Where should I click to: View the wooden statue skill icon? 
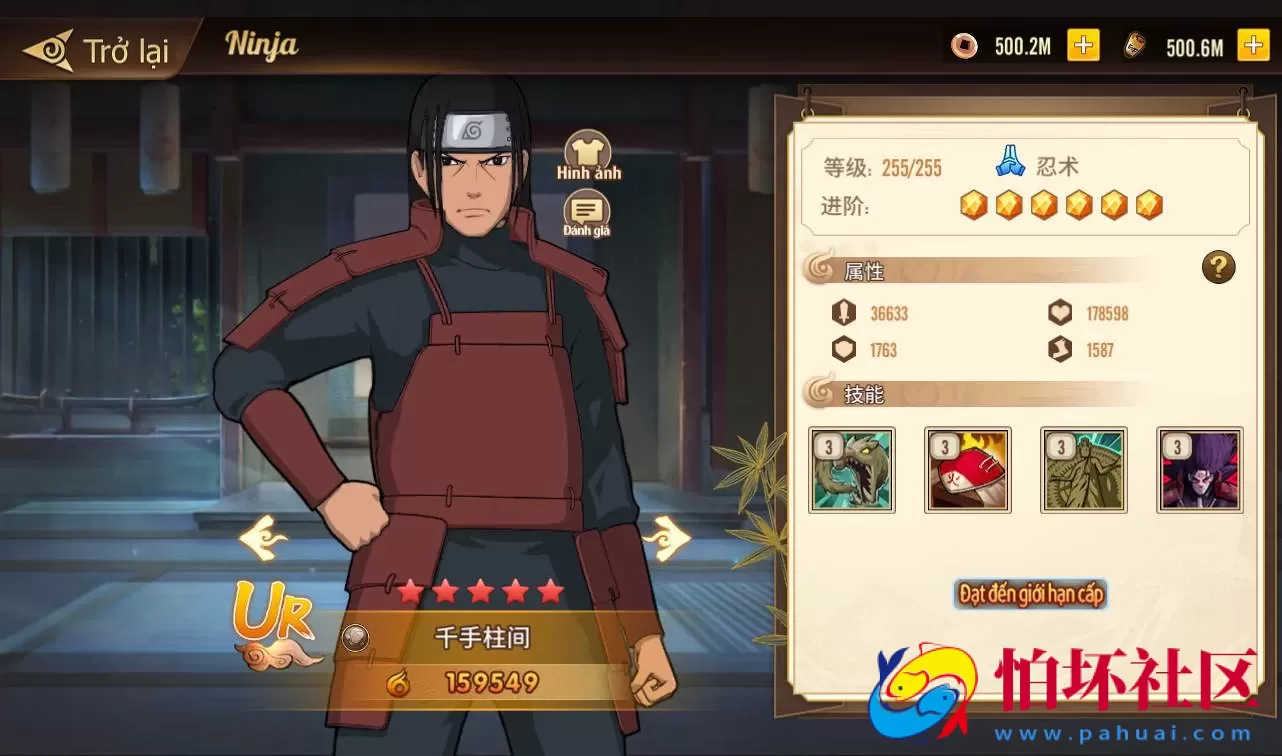(x=1083, y=469)
